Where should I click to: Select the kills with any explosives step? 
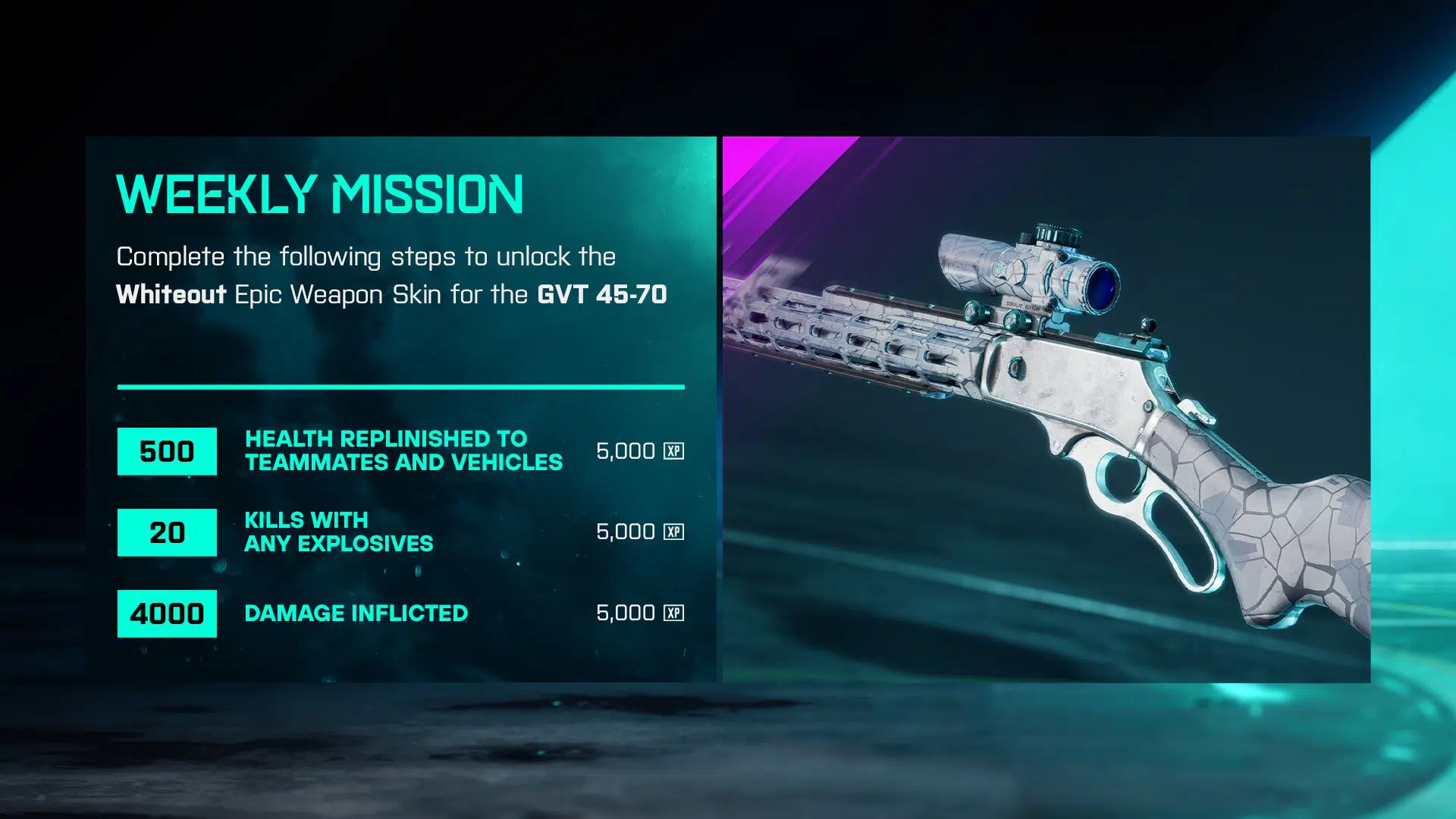pyautogui.click(x=338, y=532)
